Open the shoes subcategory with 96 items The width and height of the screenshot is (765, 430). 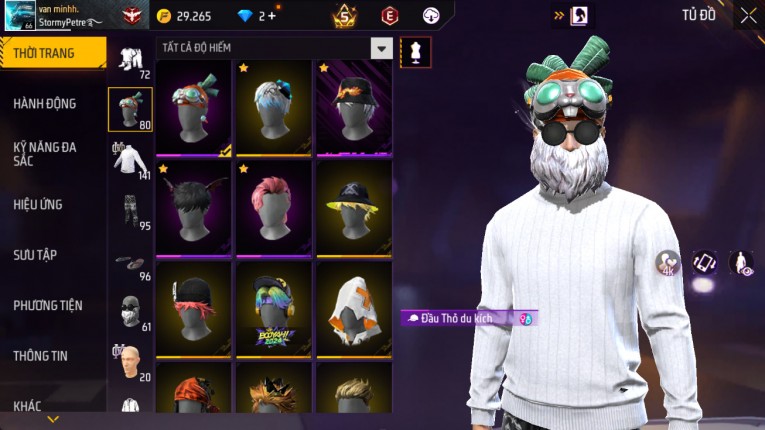[130, 262]
